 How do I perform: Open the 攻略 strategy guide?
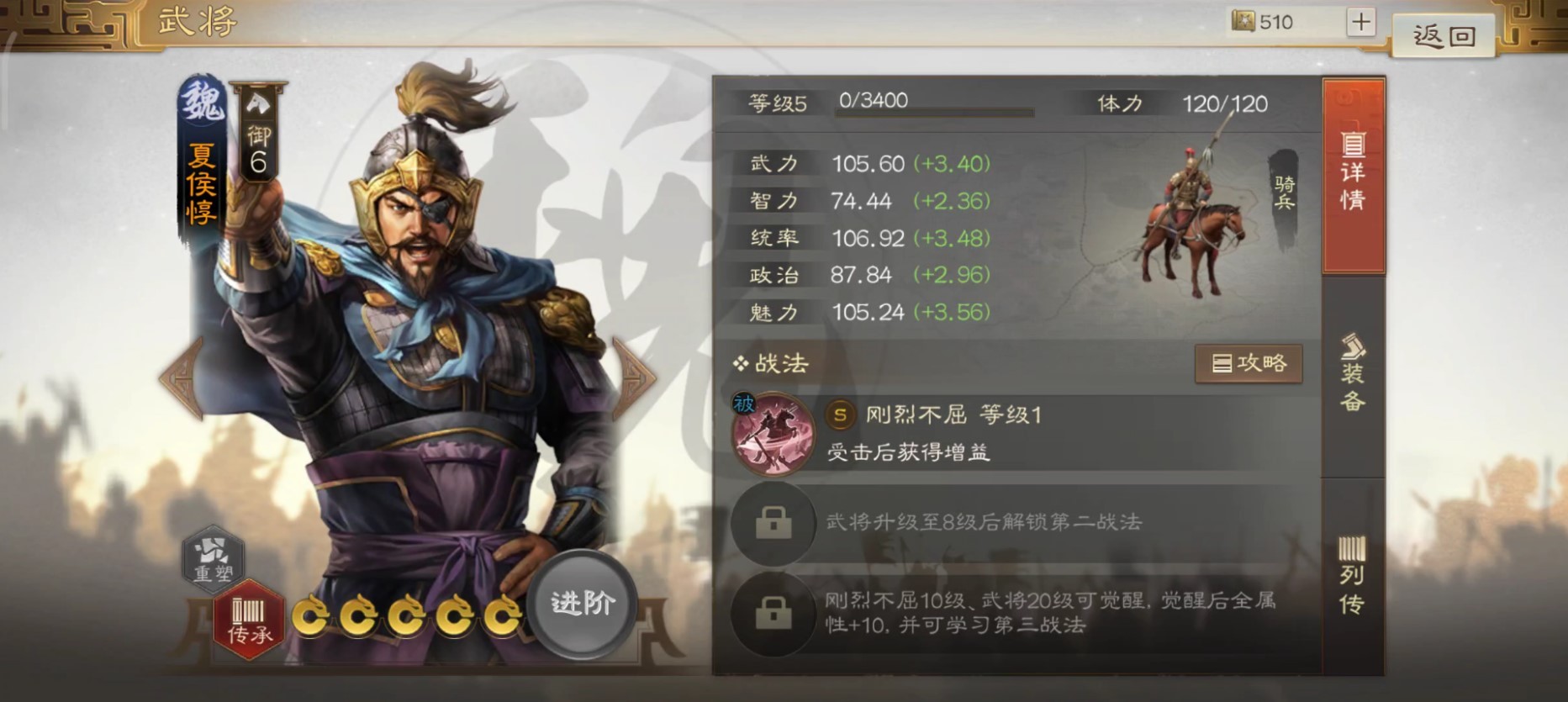click(1249, 364)
